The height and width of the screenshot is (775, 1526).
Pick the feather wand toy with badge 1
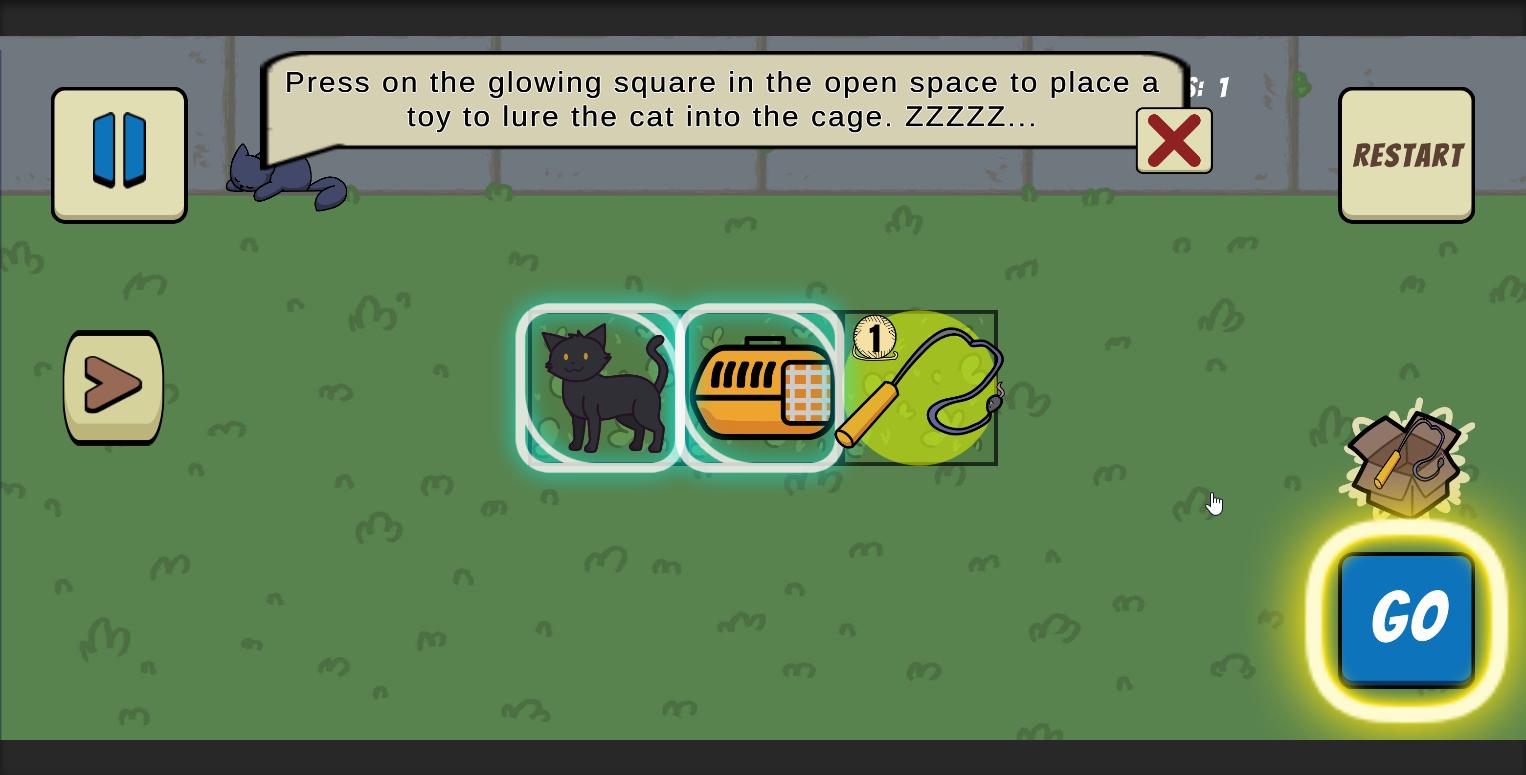coord(915,390)
